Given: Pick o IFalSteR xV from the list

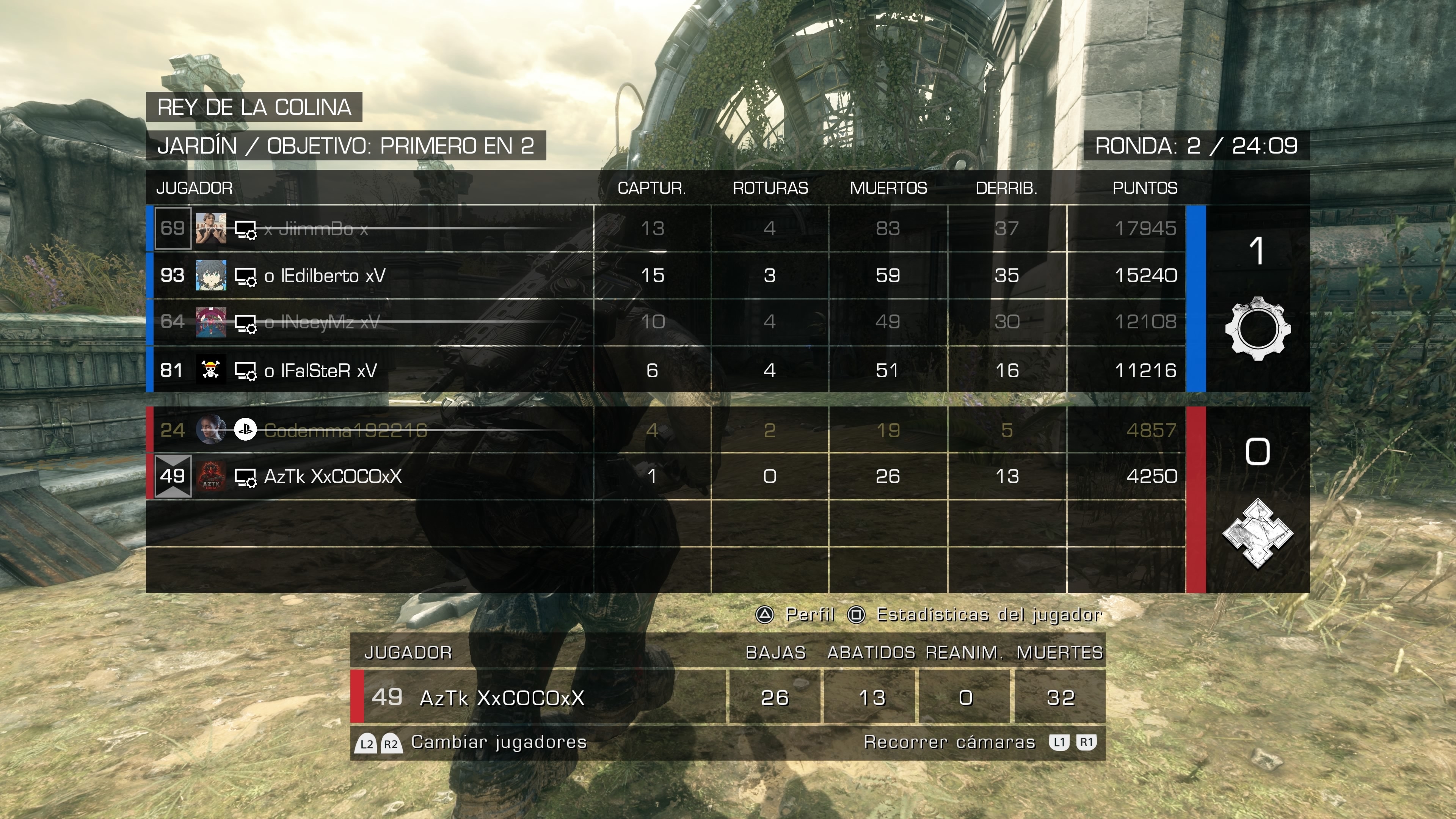Looking at the screenshot, I should (320, 371).
